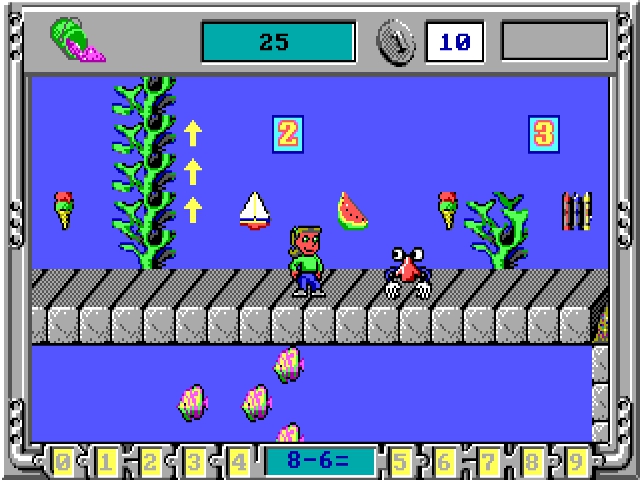Image resolution: width=640 pixels, height=480 pixels.
Task: Pick the digit 2 answer tile
Action: coord(151,462)
